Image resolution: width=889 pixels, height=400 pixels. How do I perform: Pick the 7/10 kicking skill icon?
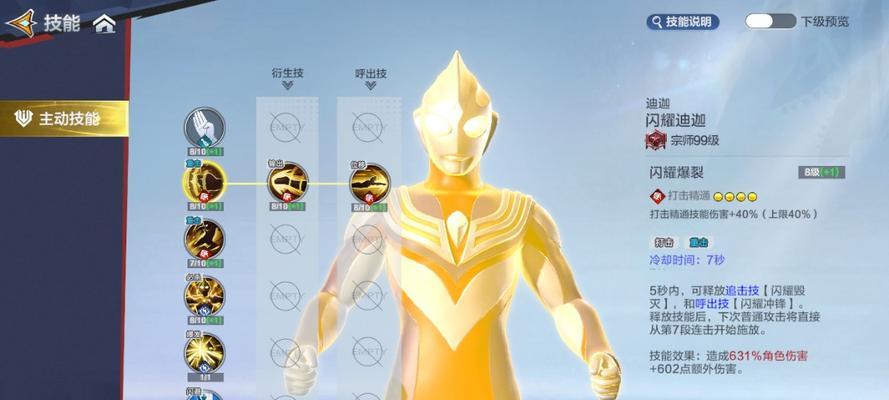(x=203, y=238)
